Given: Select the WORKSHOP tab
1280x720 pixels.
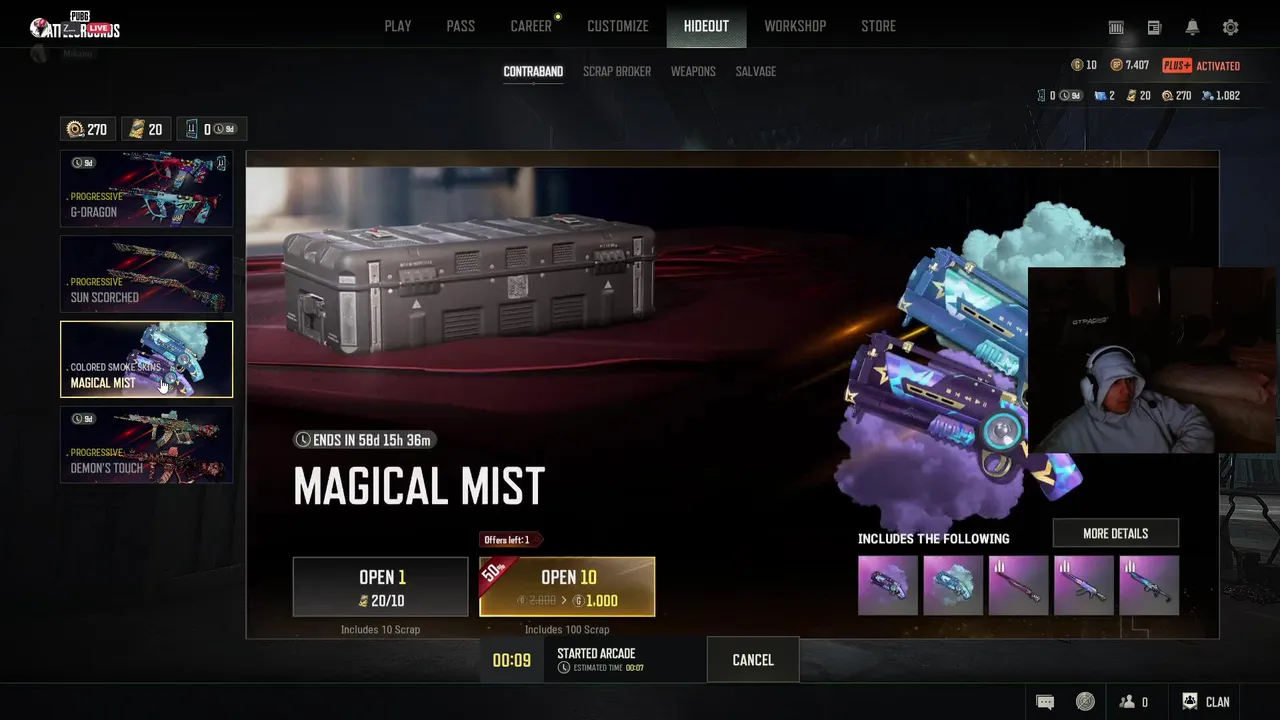Looking at the screenshot, I should [795, 26].
